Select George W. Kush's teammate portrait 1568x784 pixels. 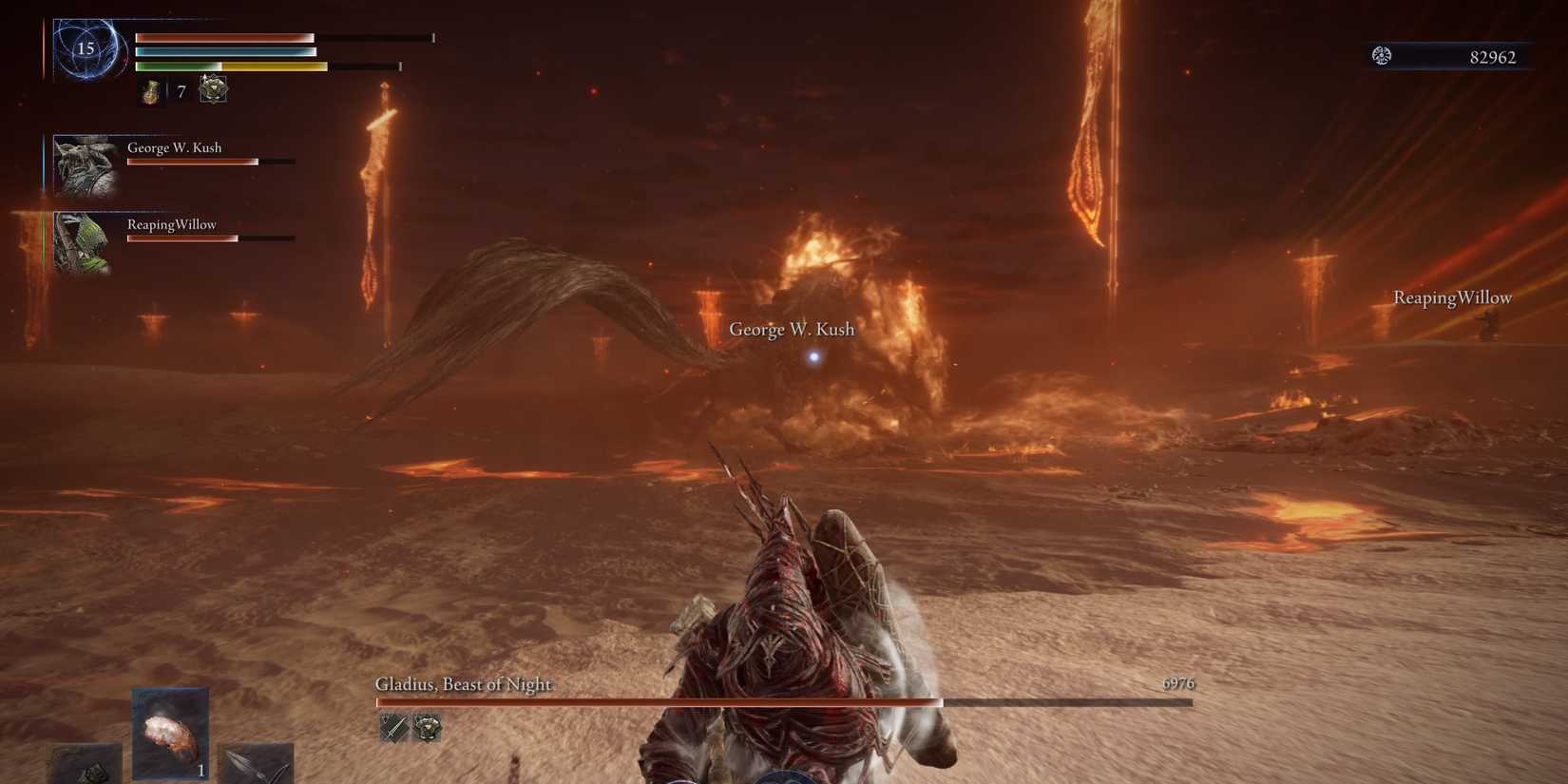coord(85,165)
